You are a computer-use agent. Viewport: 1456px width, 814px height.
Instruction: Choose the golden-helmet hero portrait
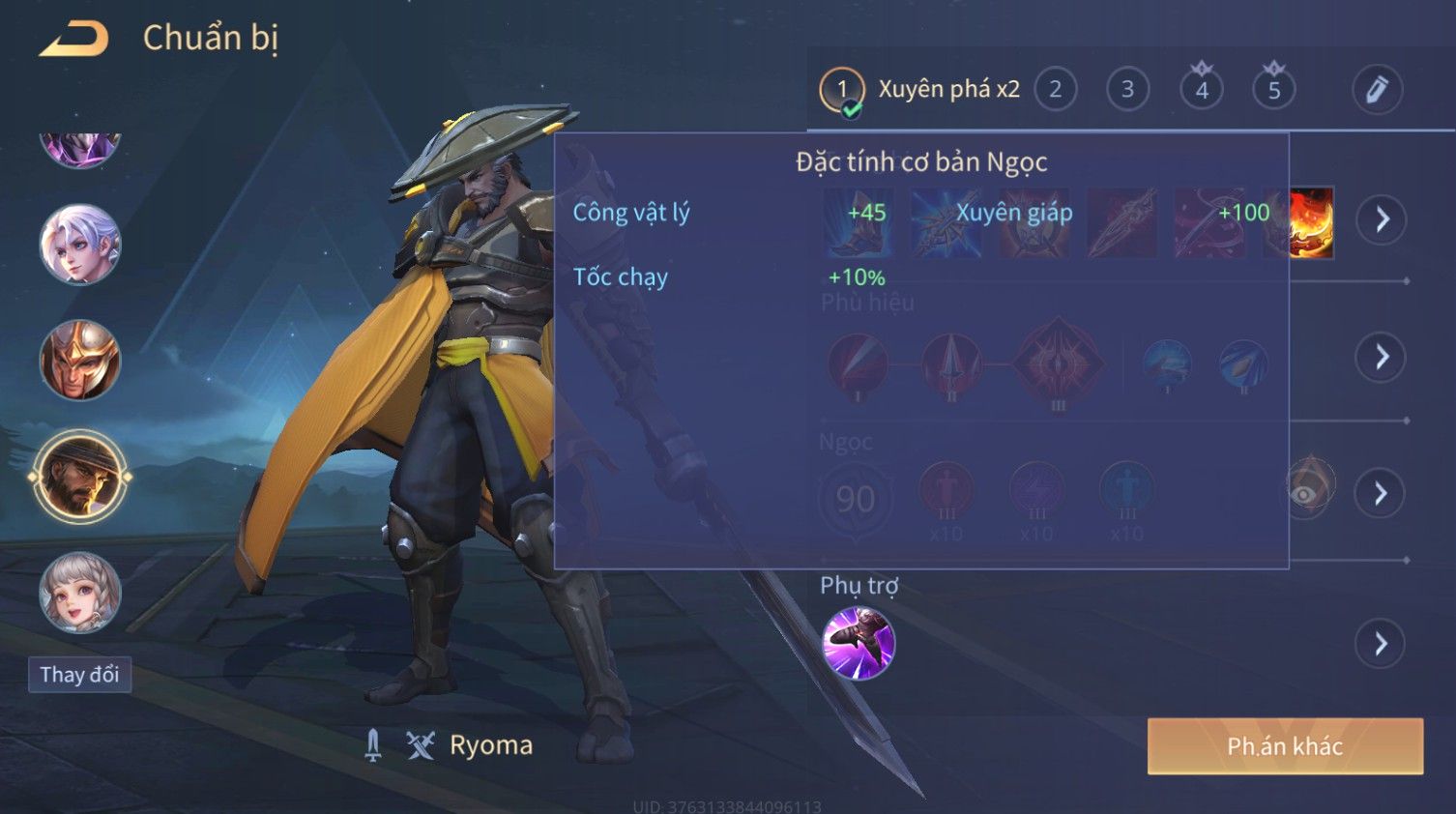click(x=80, y=360)
